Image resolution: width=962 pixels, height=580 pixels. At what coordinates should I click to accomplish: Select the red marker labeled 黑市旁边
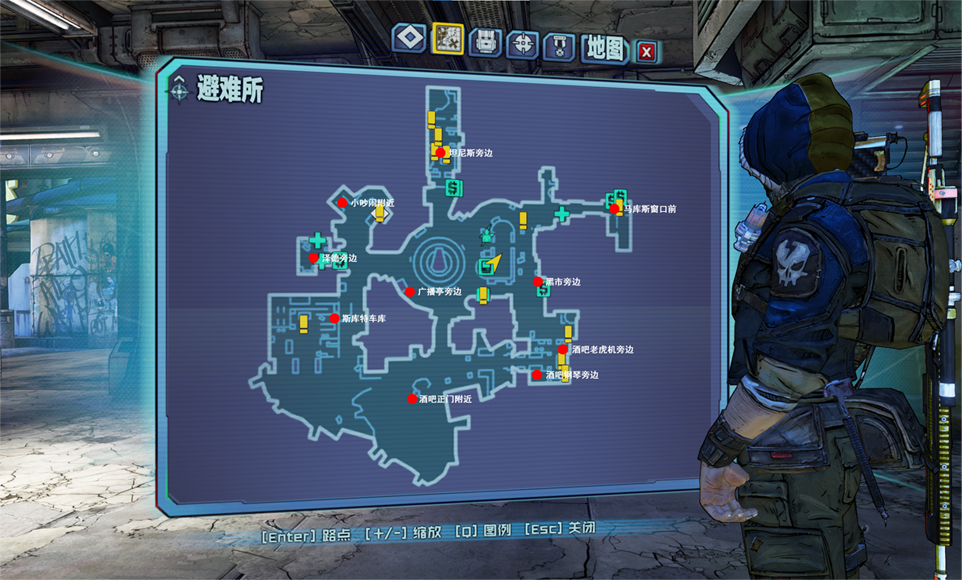538,282
